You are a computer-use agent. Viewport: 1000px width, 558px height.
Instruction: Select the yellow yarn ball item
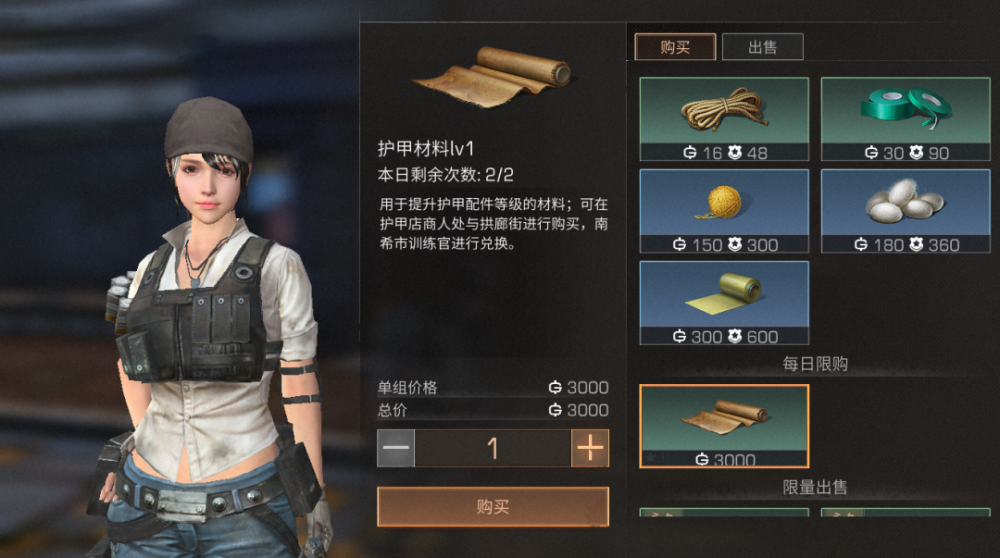pyautogui.click(x=724, y=210)
